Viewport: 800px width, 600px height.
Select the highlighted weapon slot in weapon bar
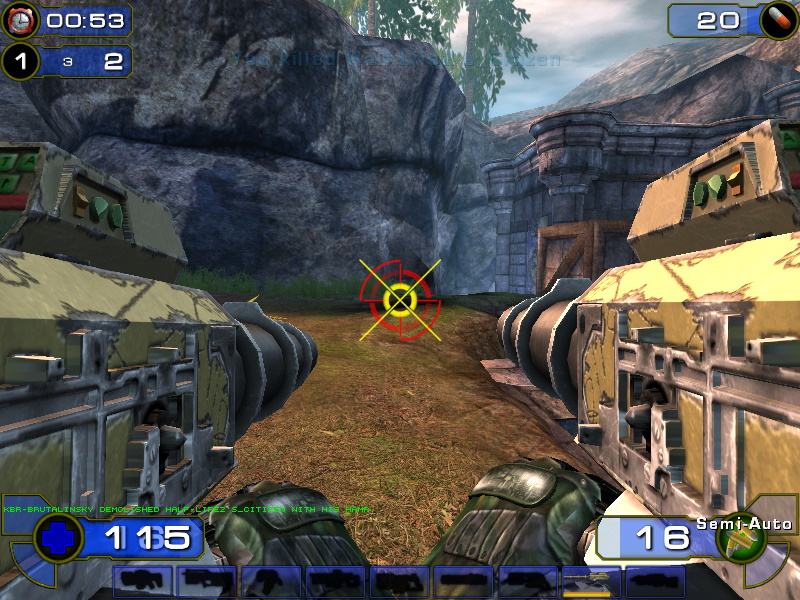click(591, 582)
